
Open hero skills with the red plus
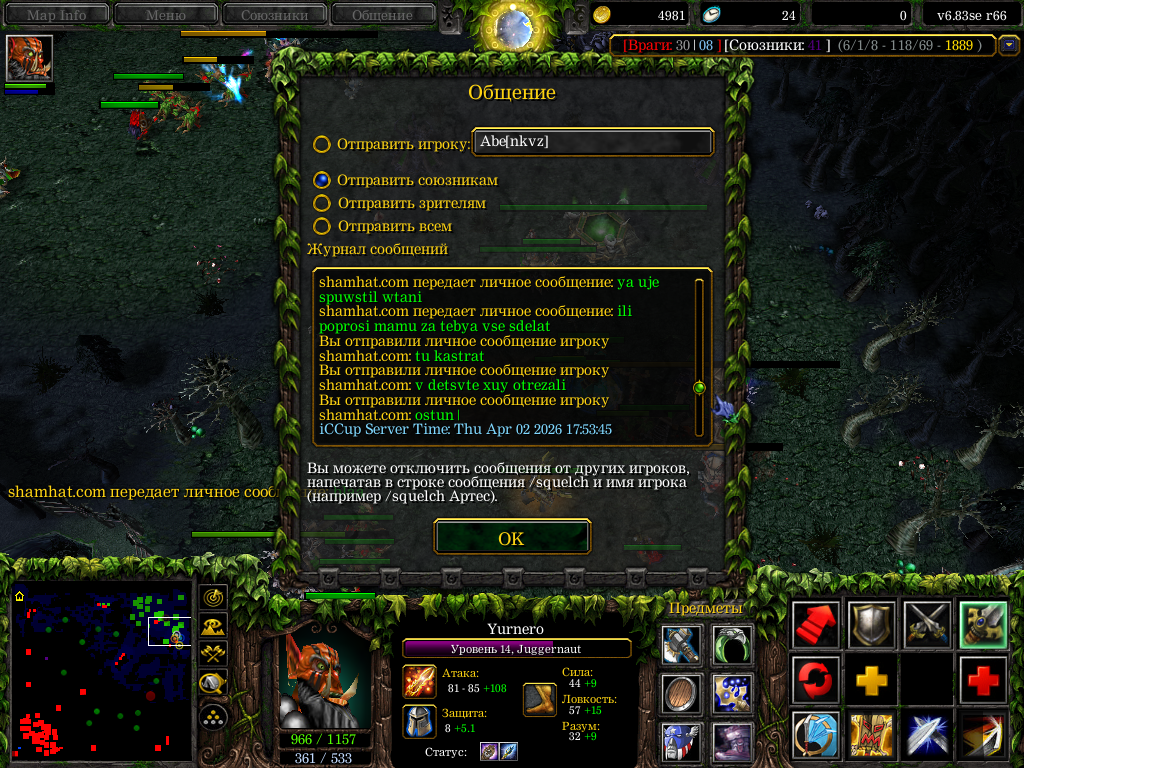point(984,680)
